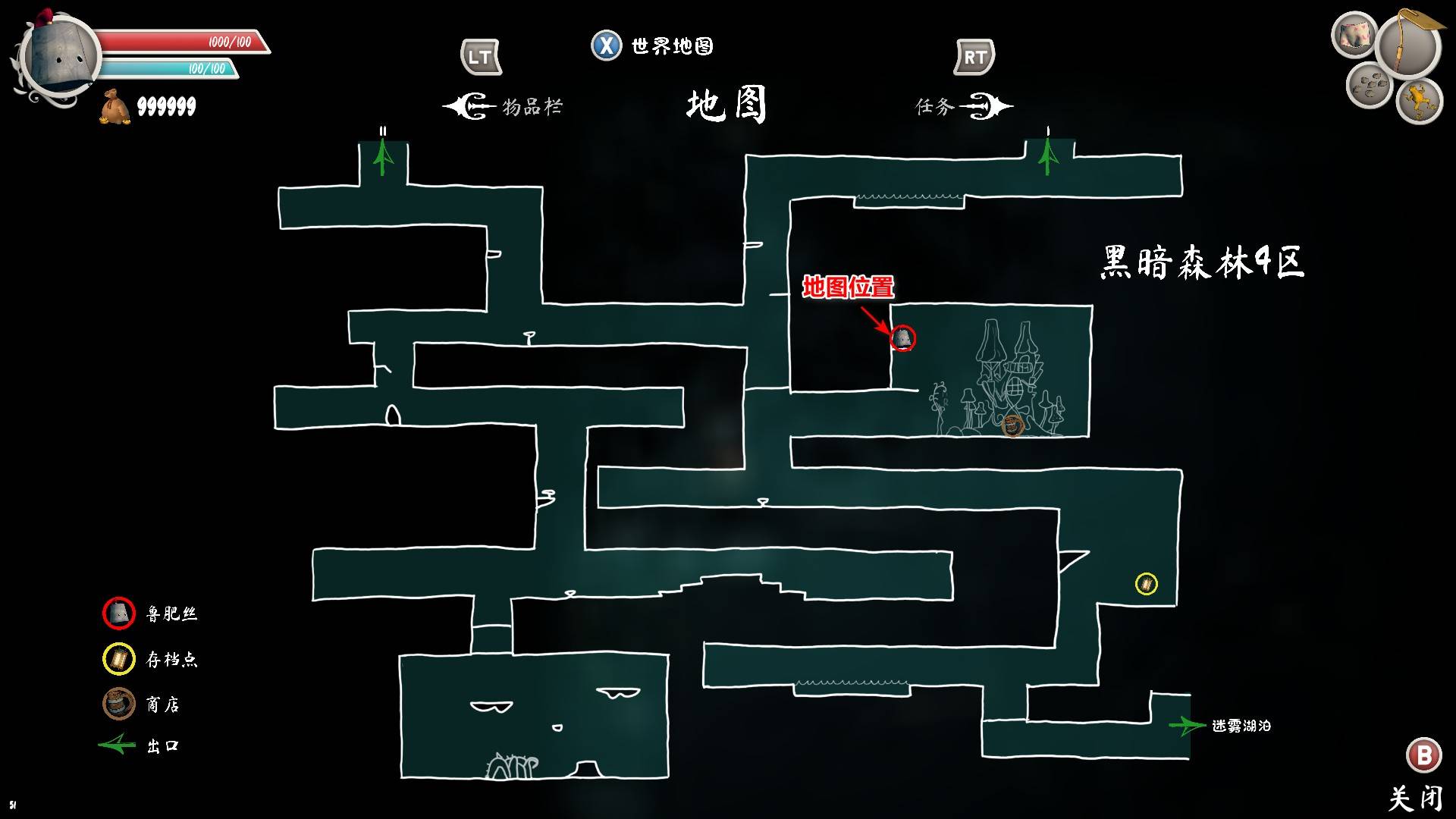Select the yellow save point marker on the map
This screenshot has height=819, width=1456.
pos(1146,584)
